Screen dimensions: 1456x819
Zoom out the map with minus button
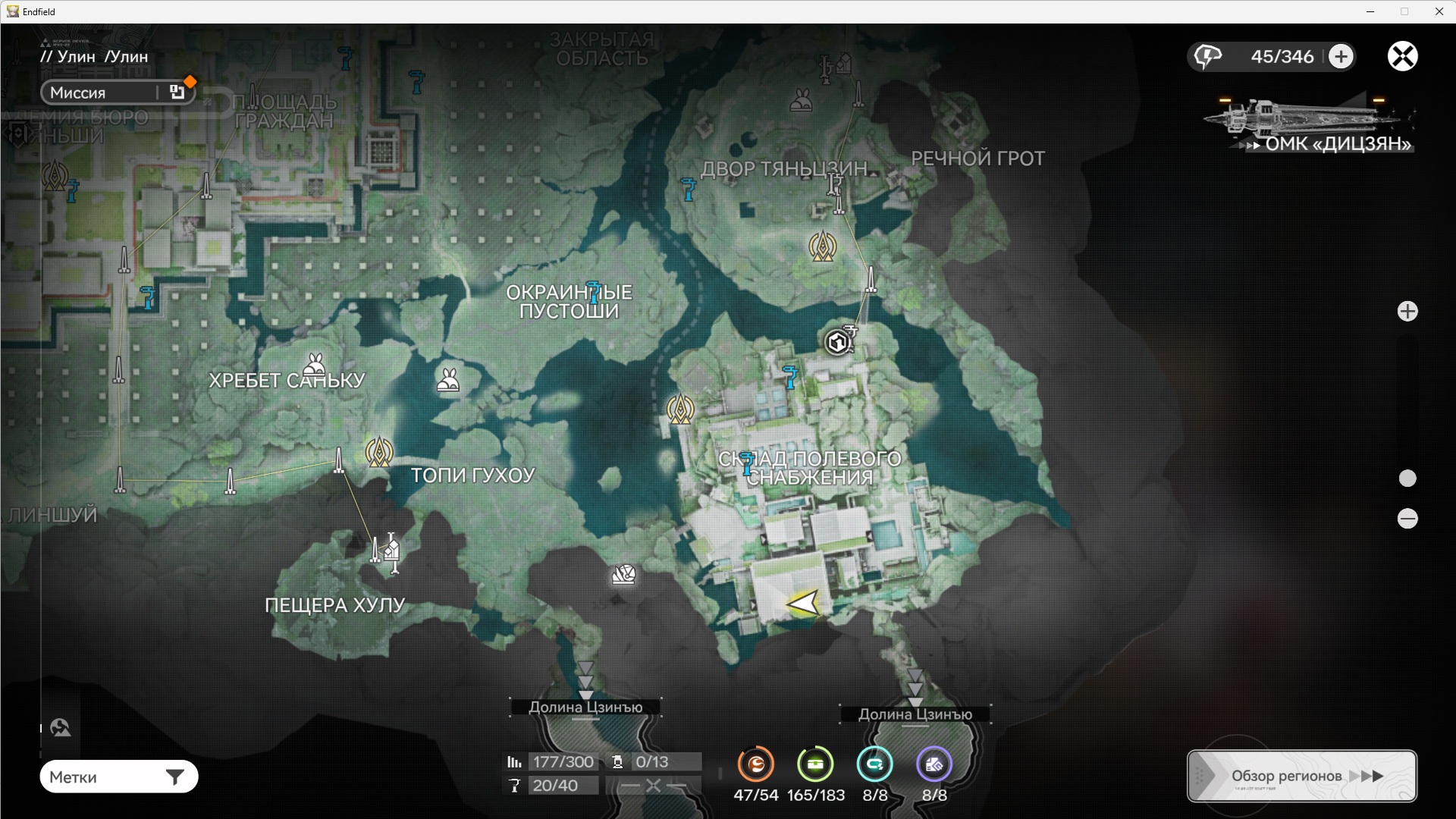click(x=1407, y=519)
